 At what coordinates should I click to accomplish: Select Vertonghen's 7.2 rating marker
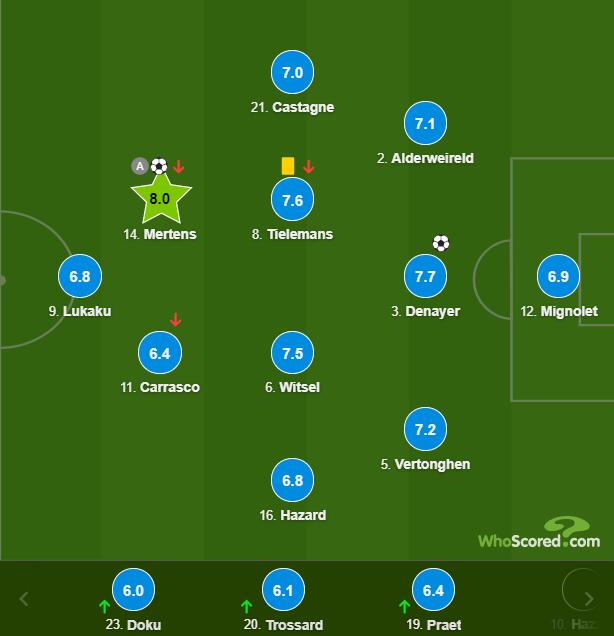click(425, 430)
